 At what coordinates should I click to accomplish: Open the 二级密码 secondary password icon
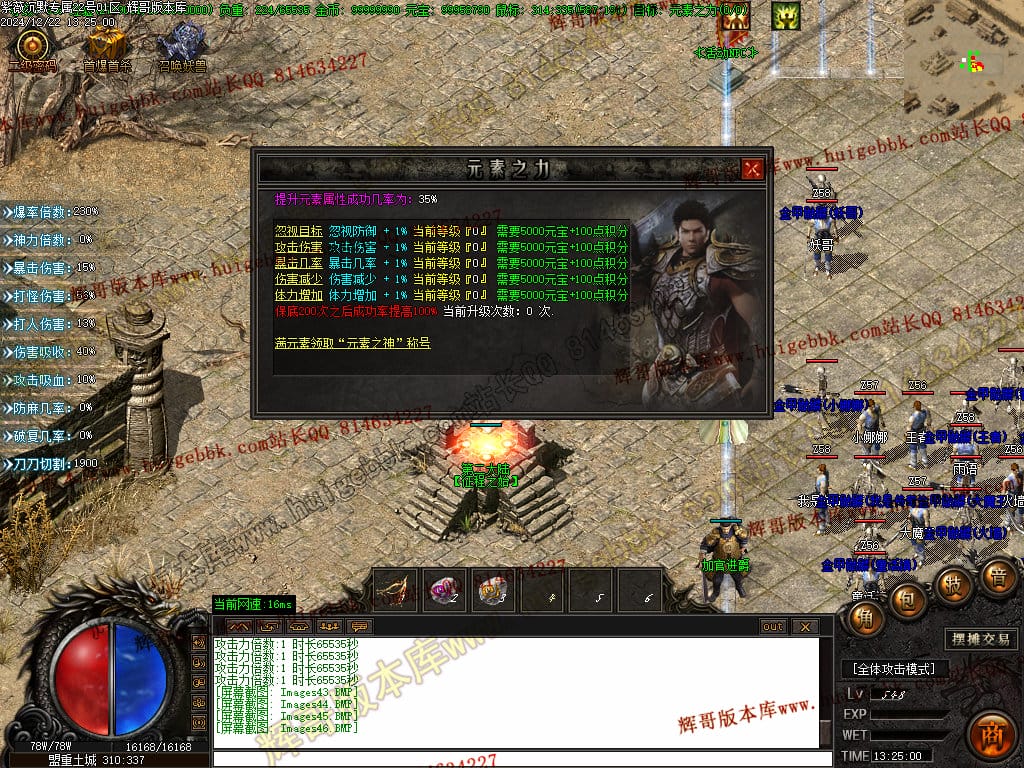32,47
